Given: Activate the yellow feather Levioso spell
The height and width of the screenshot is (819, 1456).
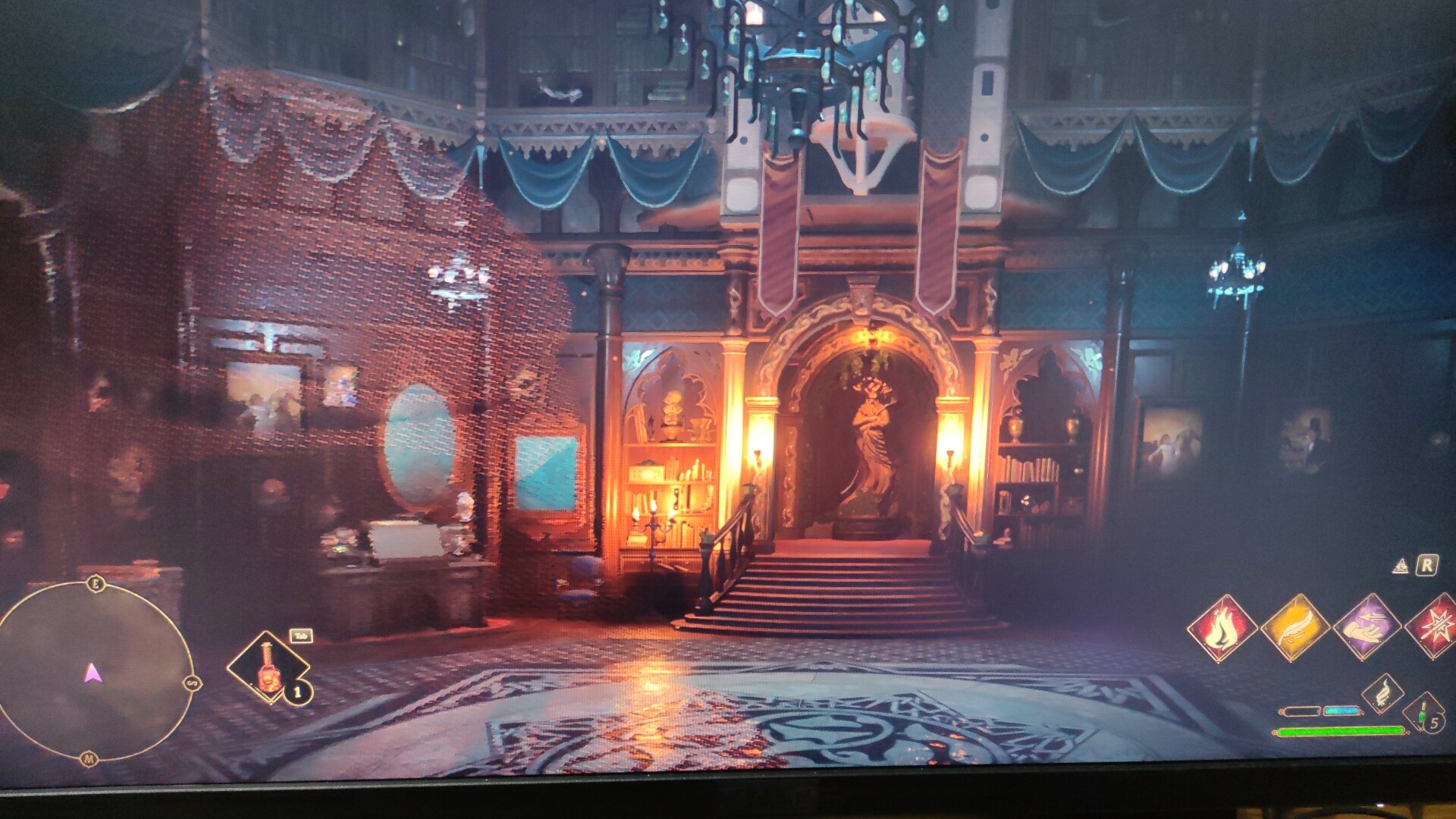Looking at the screenshot, I should 1294,628.
